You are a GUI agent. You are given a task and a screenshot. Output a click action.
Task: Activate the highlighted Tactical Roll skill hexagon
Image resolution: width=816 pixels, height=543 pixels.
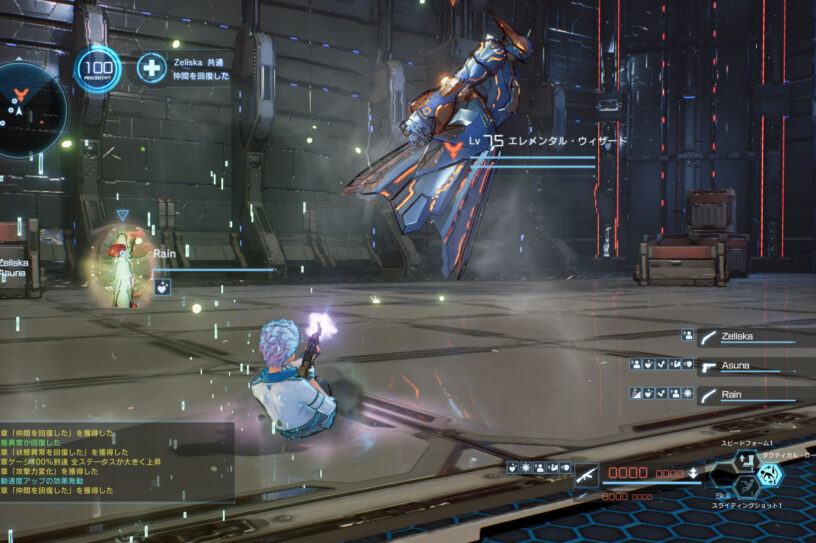point(770,473)
